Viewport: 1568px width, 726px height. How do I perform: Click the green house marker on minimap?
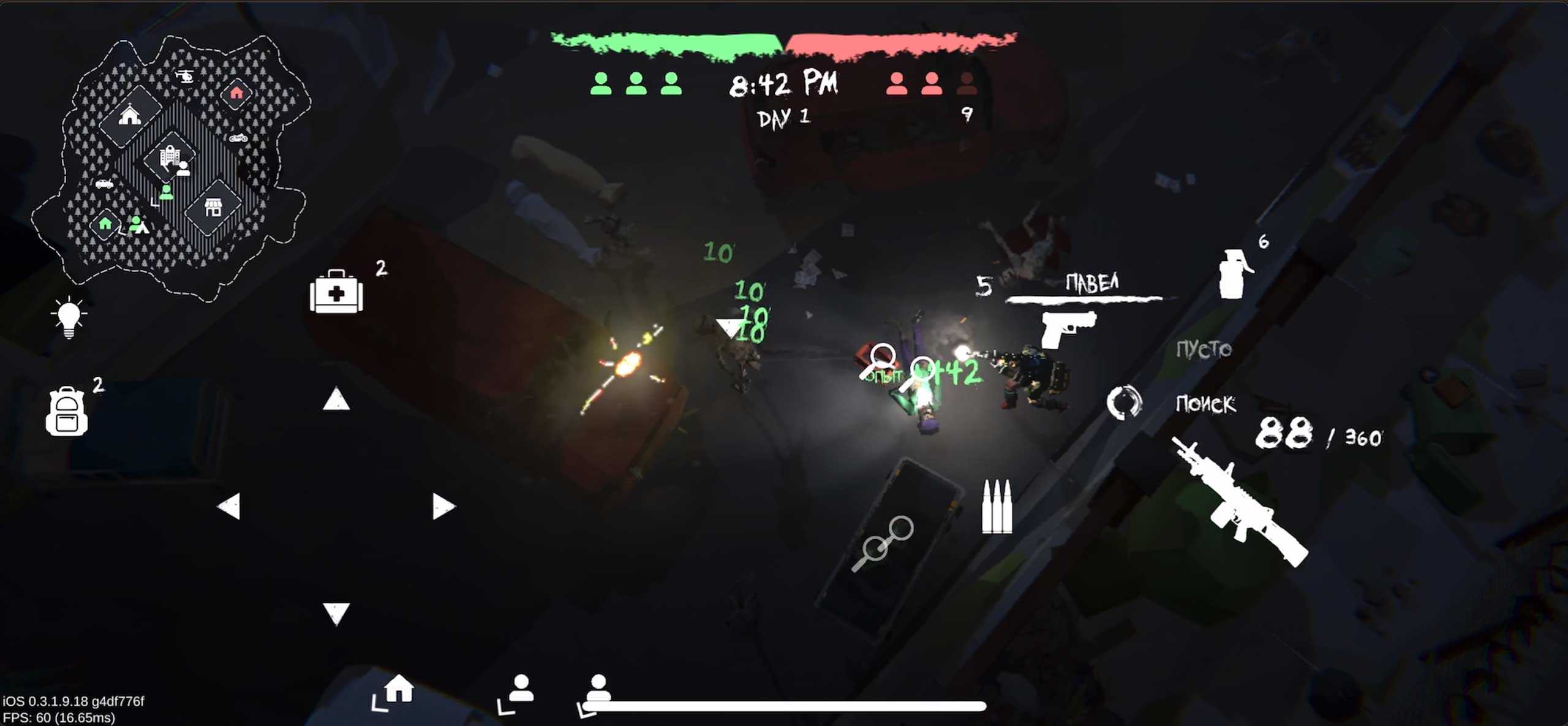point(105,224)
